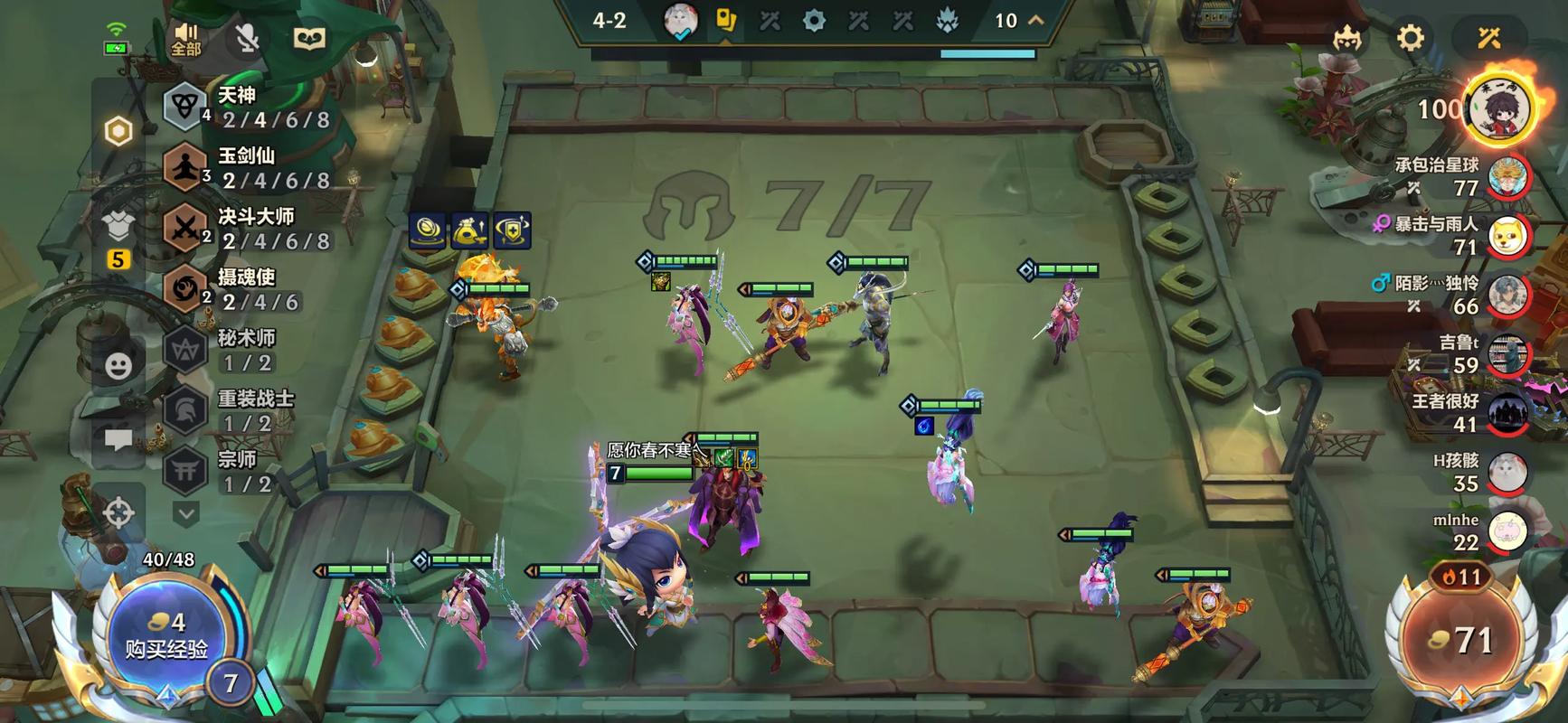Open the chat bubble button
This screenshot has height=723, width=1568.
(x=119, y=440)
